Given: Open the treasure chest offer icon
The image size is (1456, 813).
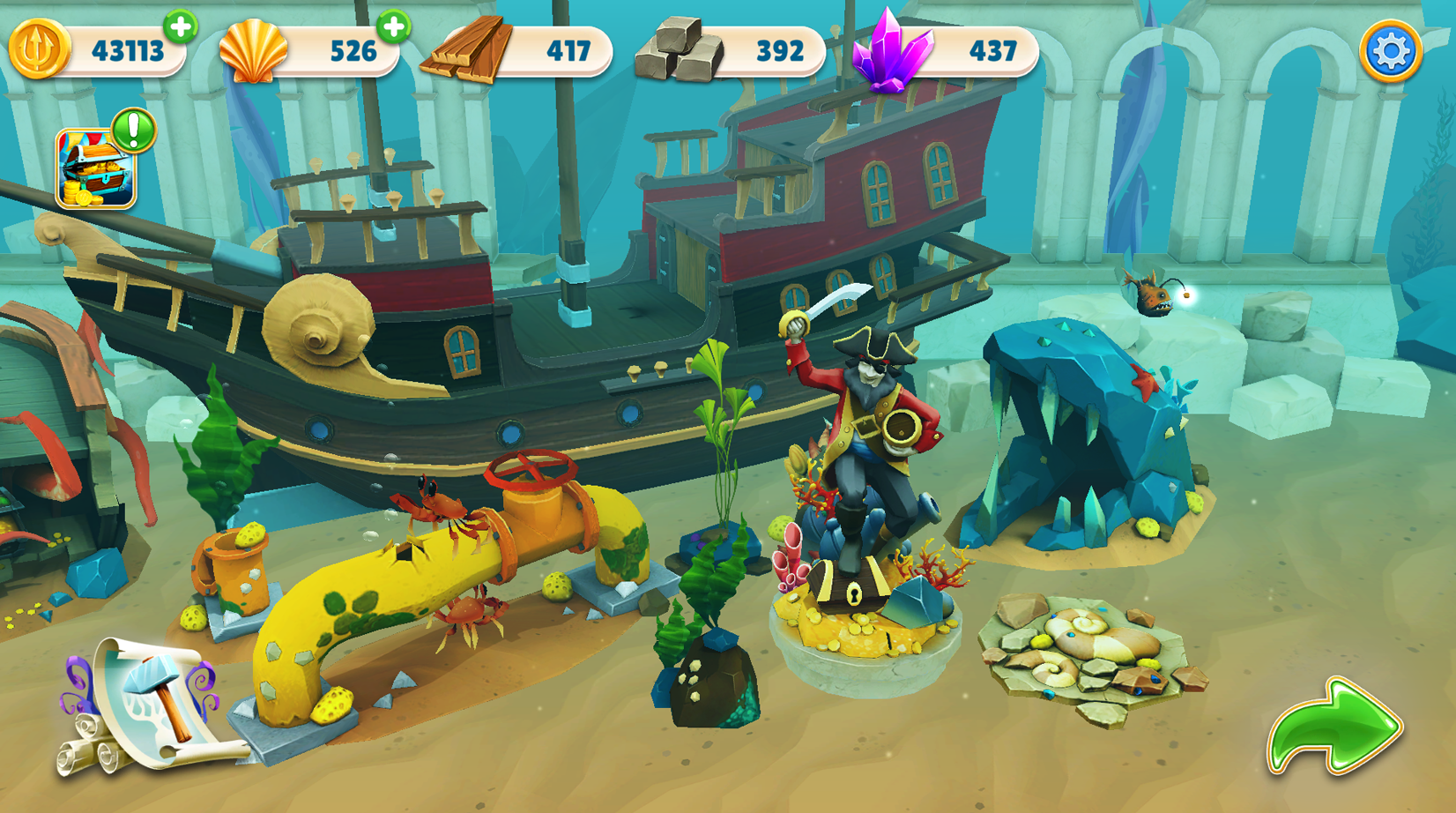Looking at the screenshot, I should tap(96, 168).
